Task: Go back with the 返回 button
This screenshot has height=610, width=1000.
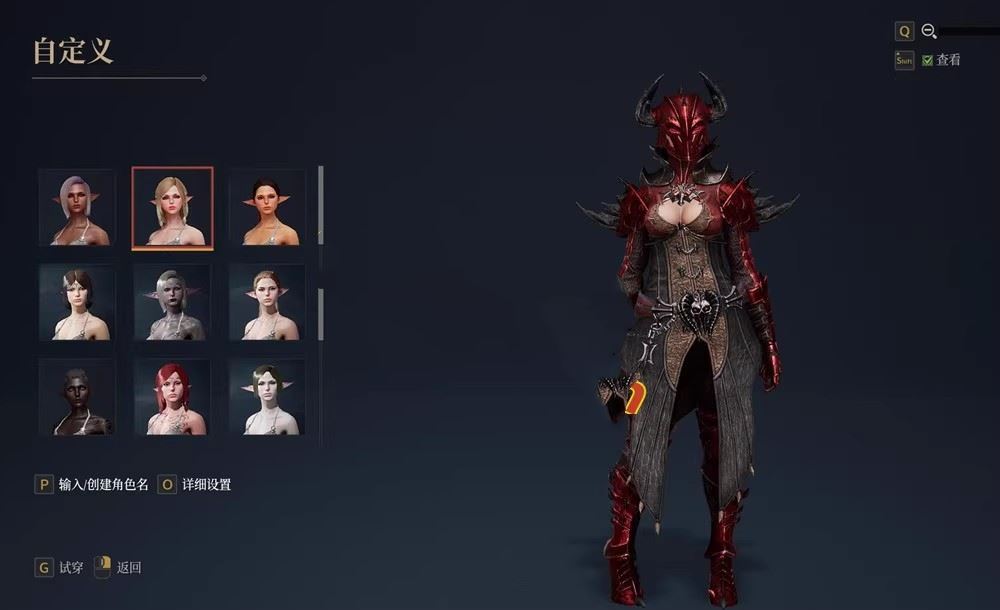Action: pos(118,568)
